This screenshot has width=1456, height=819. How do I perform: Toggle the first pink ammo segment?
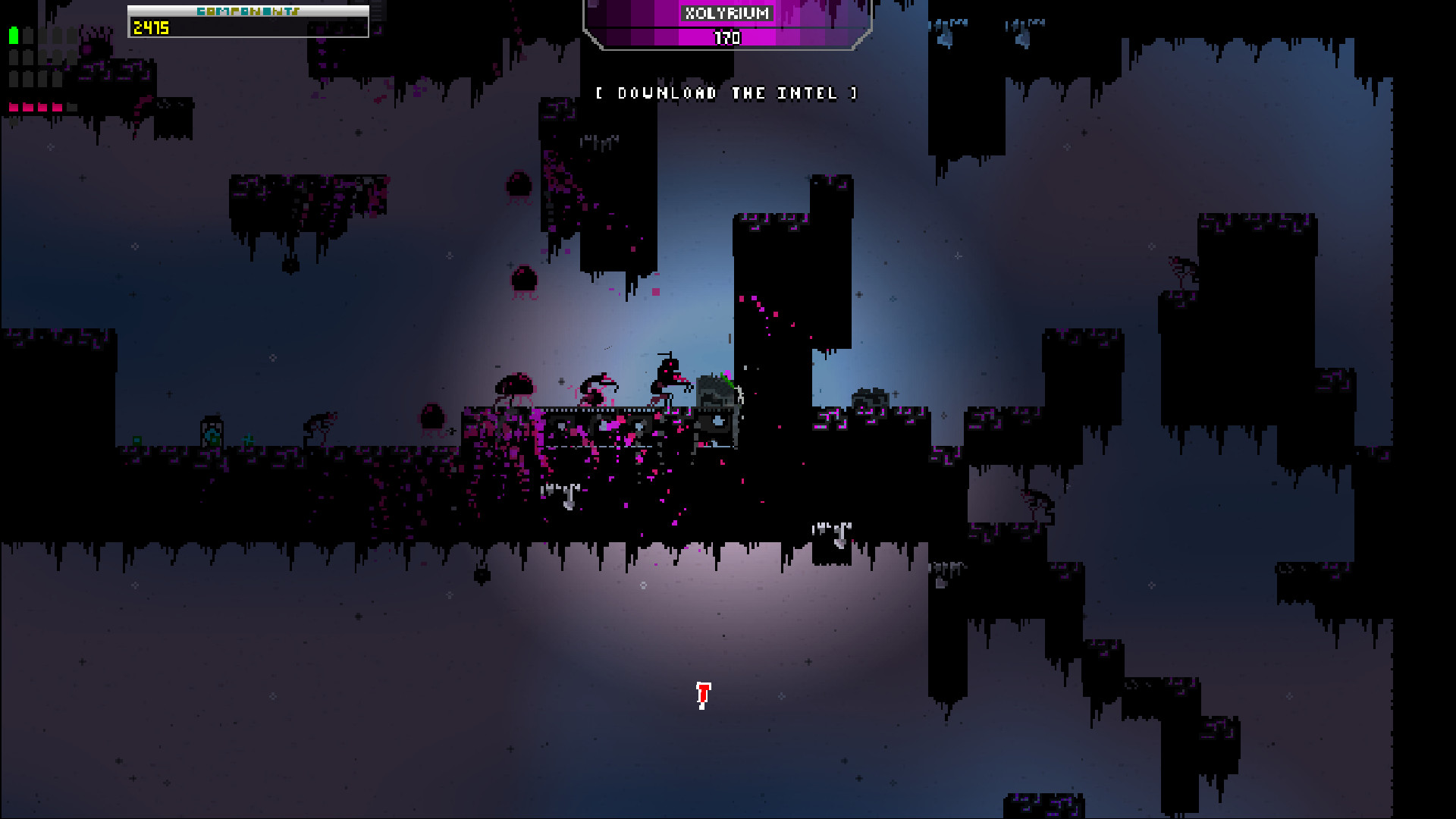[x=13, y=108]
